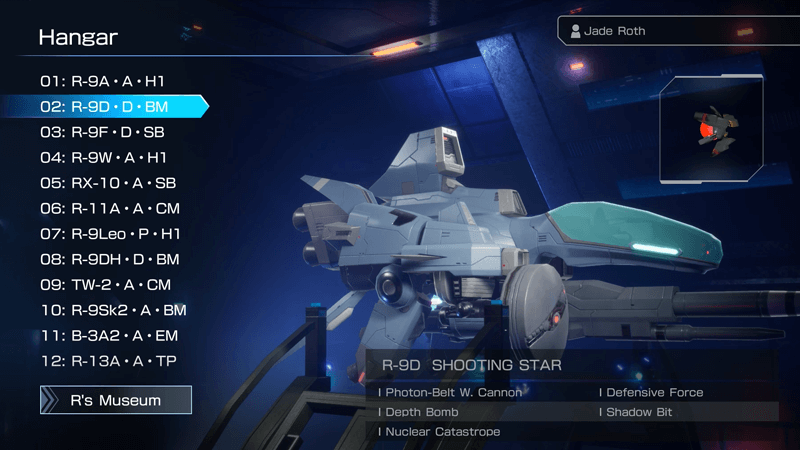The height and width of the screenshot is (450, 800).
Task: Choose 08: R-9DH in the hangar
Action: click(112, 259)
